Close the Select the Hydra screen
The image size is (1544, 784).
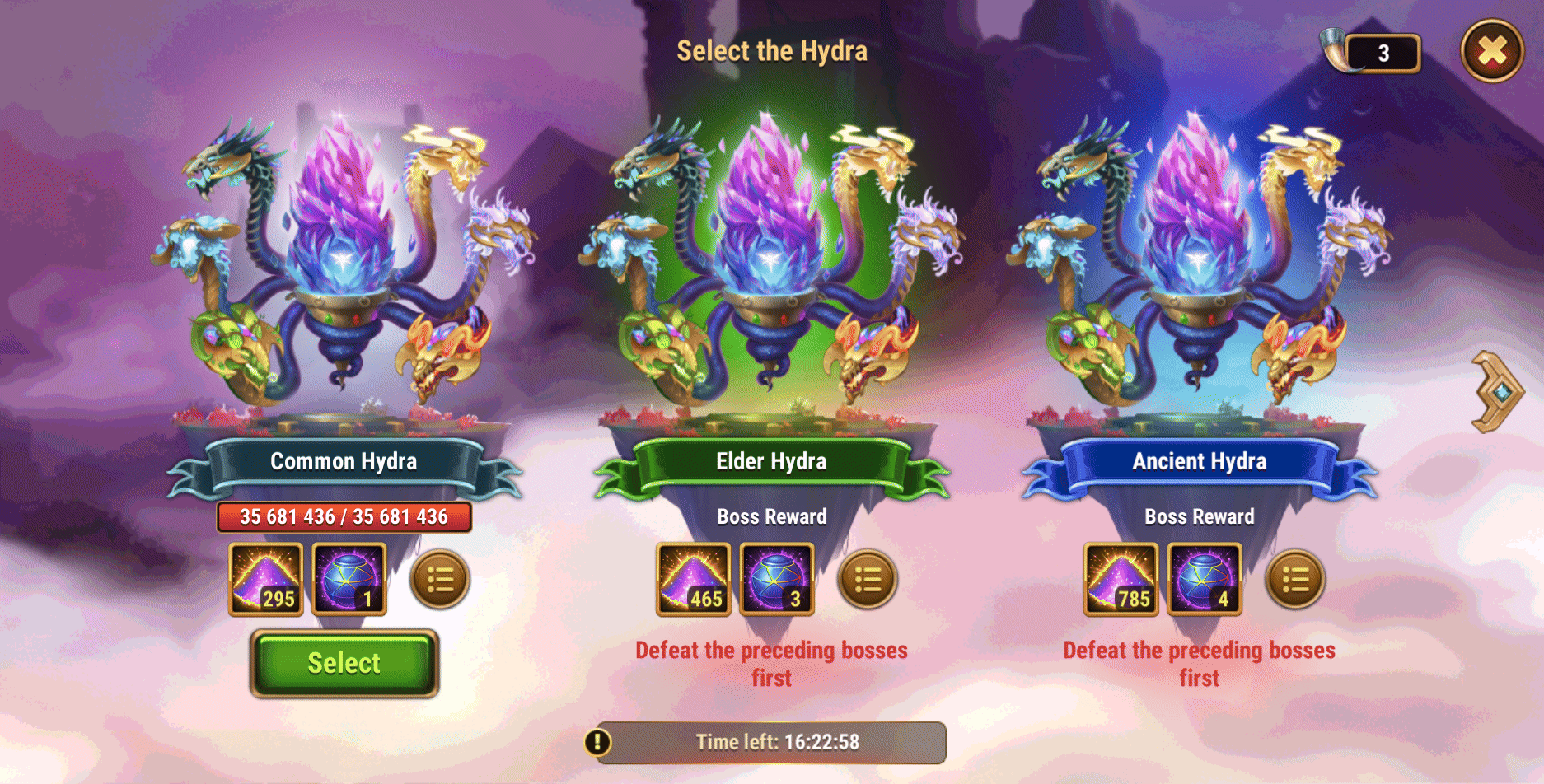coord(1491,51)
